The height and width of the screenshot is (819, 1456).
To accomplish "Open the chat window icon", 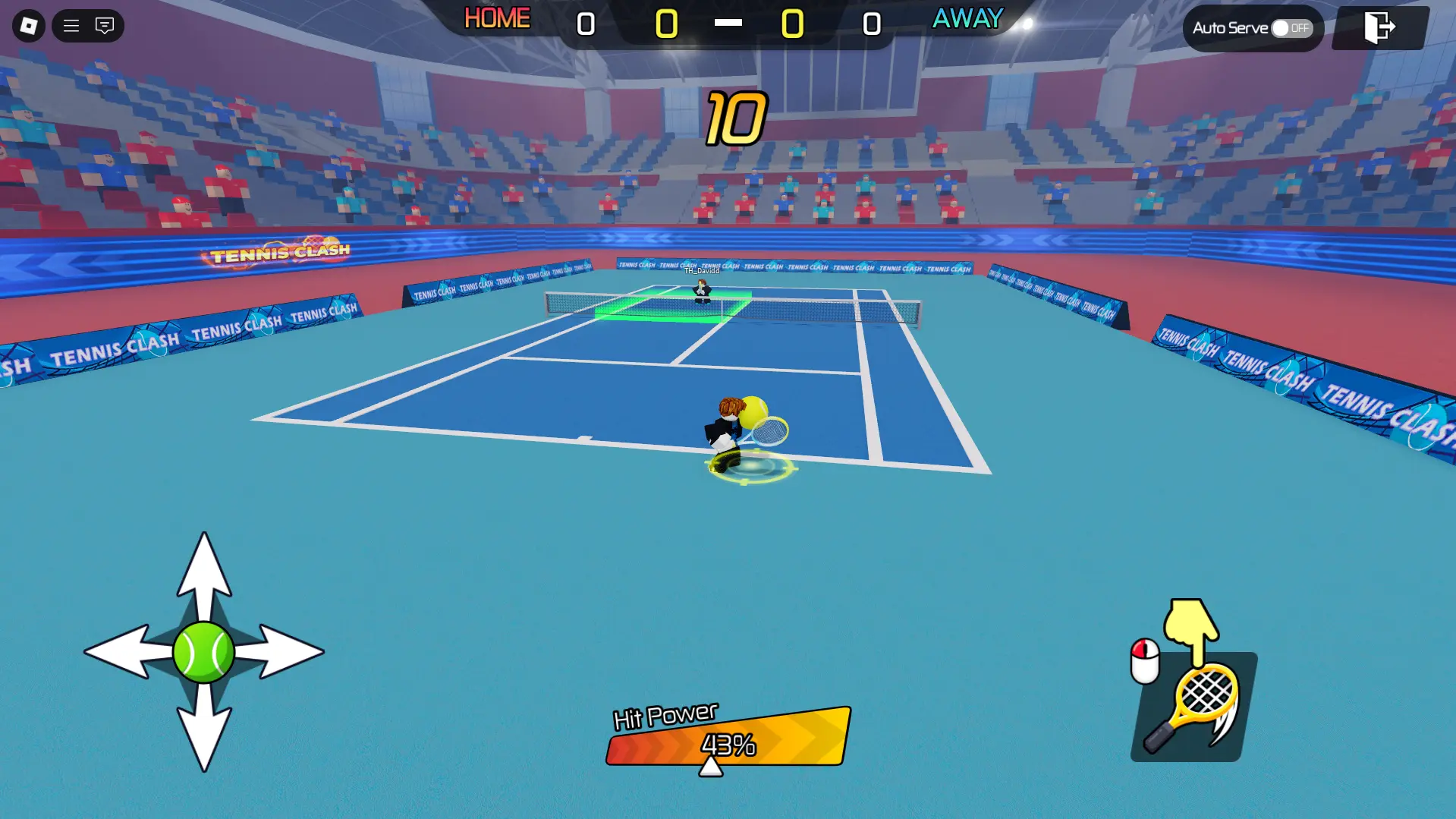I will pyautogui.click(x=105, y=26).
